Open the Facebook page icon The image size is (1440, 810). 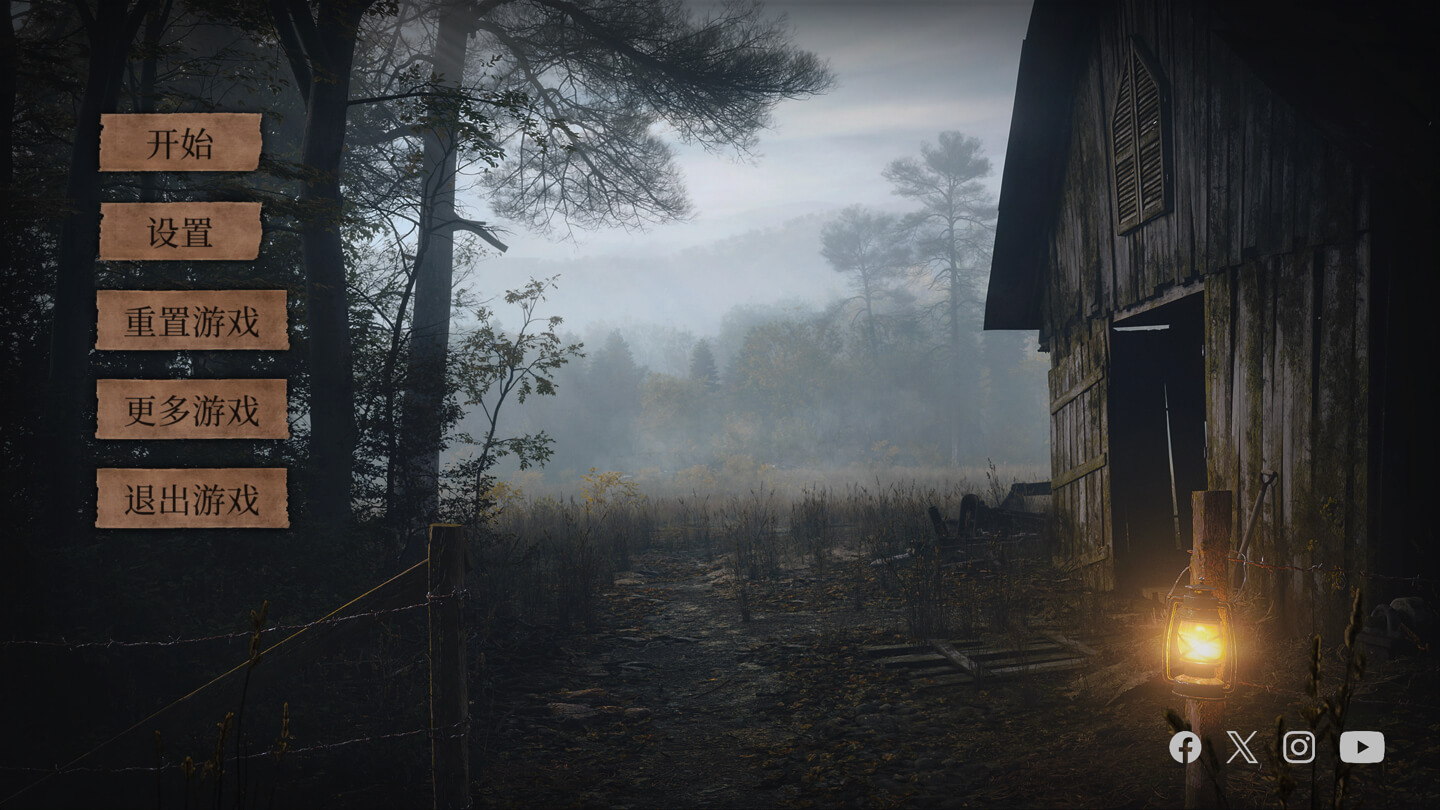pyautogui.click(x=1185, y=747)
